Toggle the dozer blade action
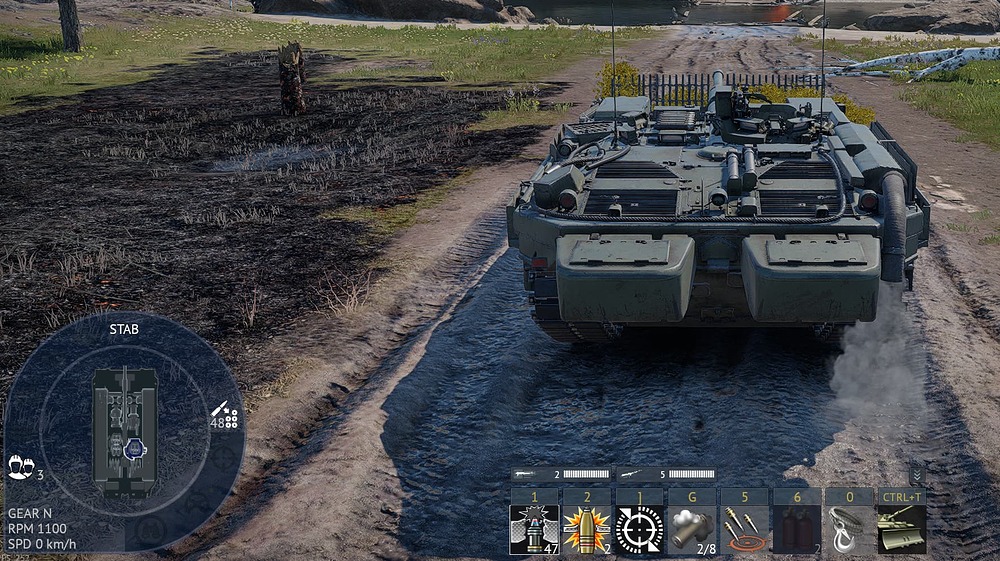The height and width of the screenshot is (561, 1000). 901,528
